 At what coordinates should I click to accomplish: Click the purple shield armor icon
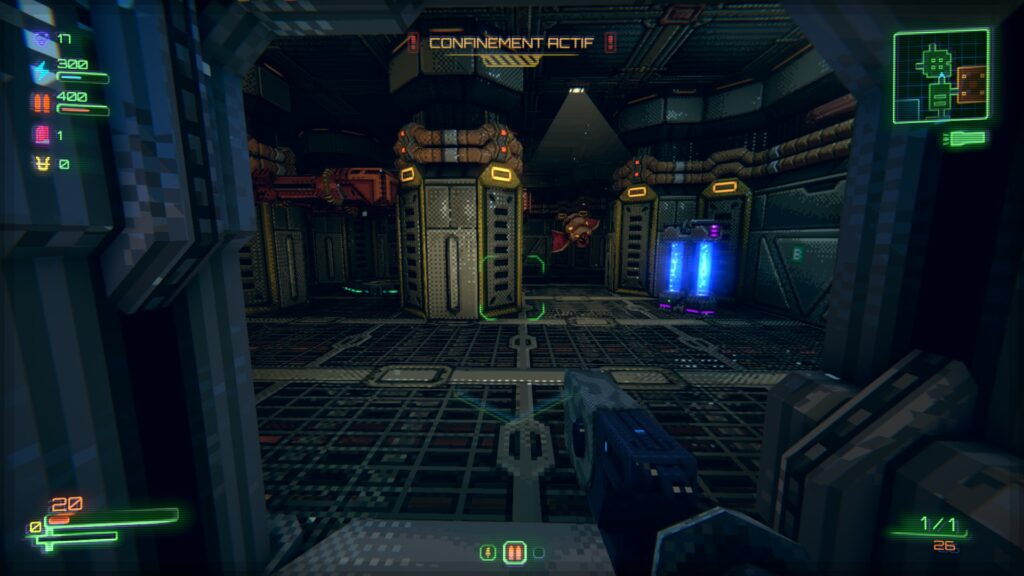pyautogui.click(x=41, y=40)
